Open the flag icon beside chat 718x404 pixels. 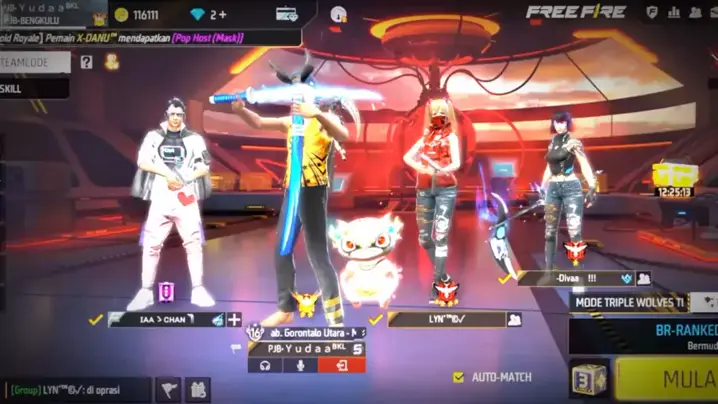[170, 389]
